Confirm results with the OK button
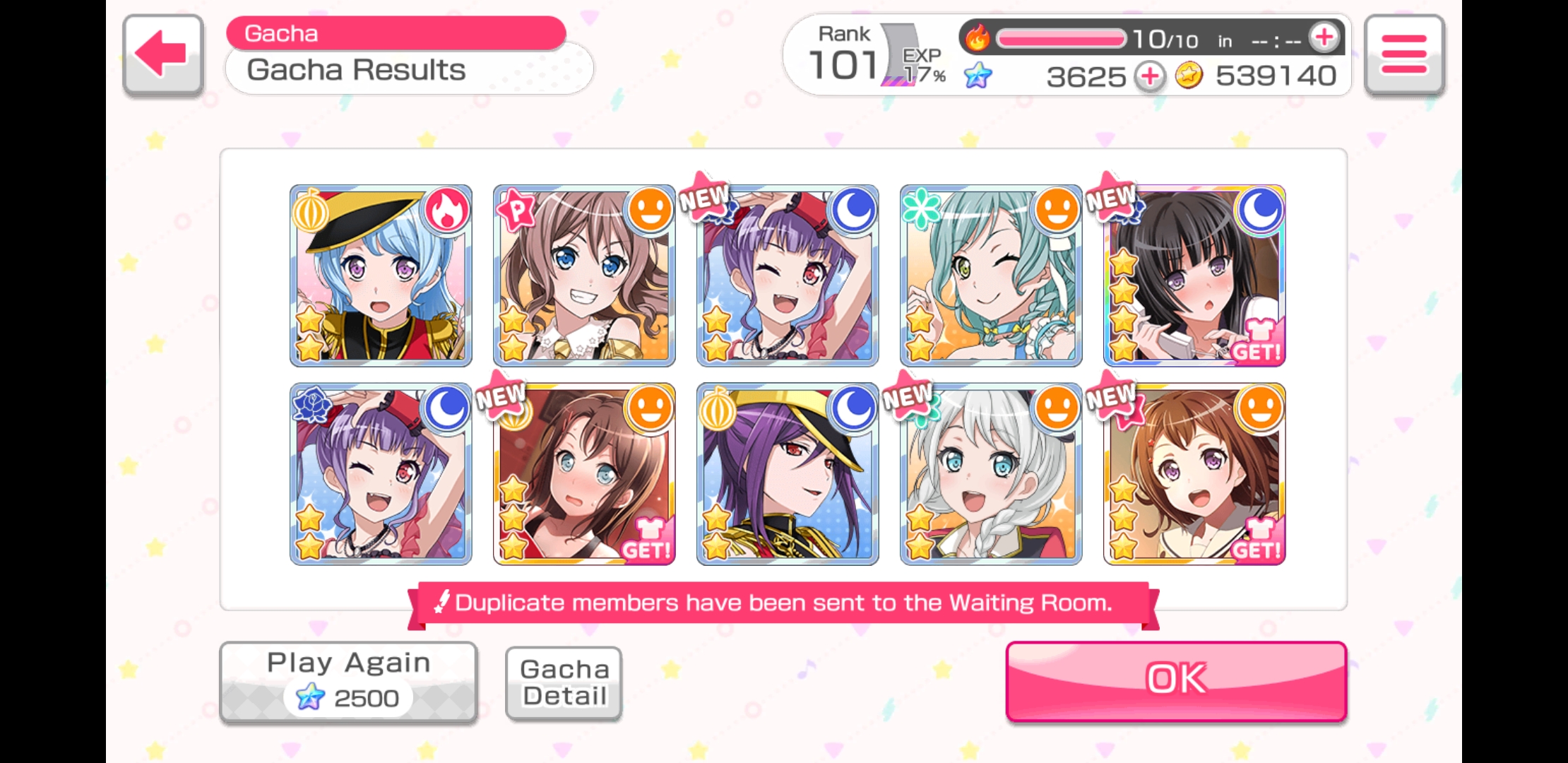1568x763 pixels. pos(1176,680)
